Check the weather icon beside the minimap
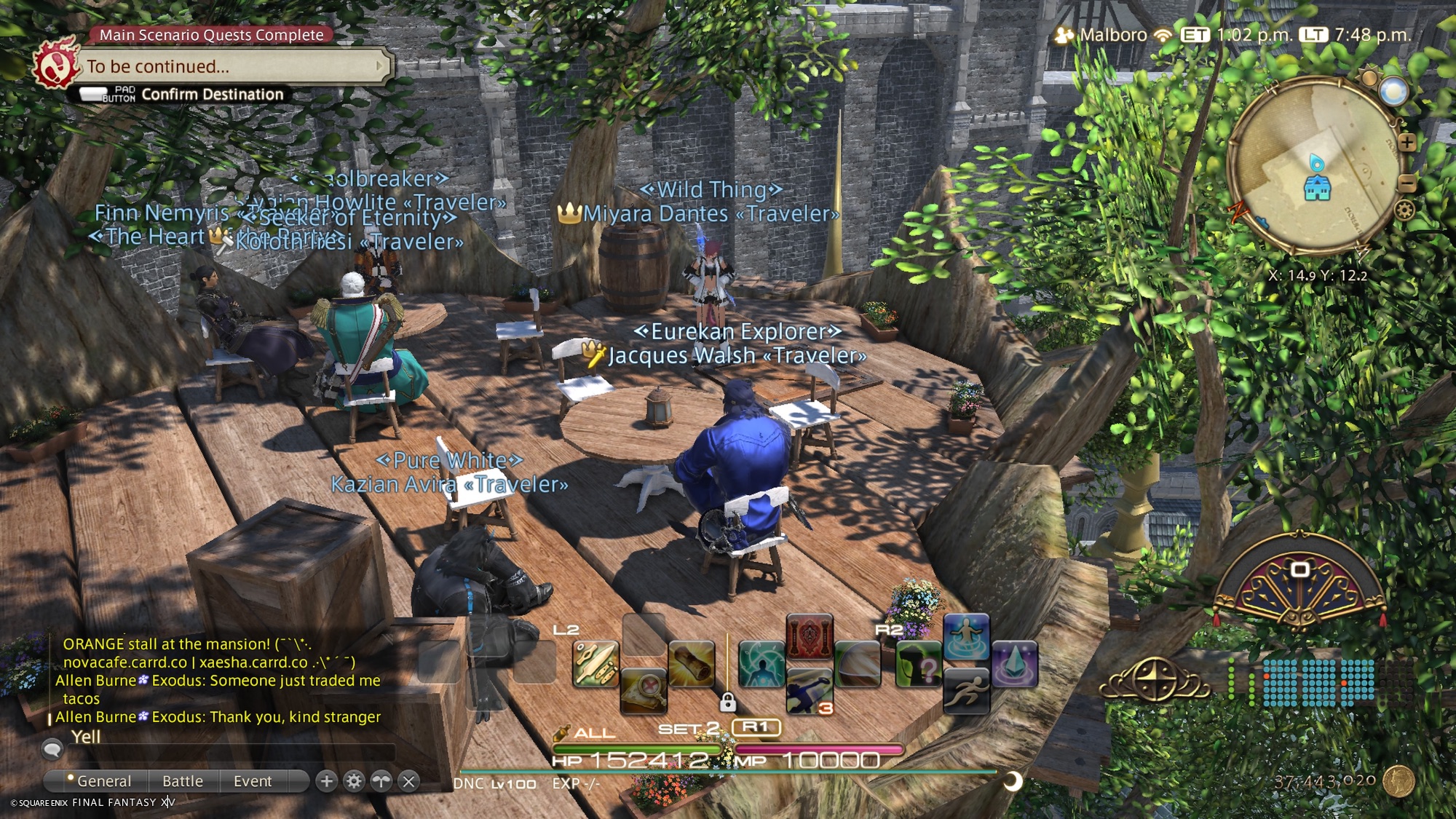Image resolution: width=1456 pixels, height=819 pixels. pos(1393,92)
